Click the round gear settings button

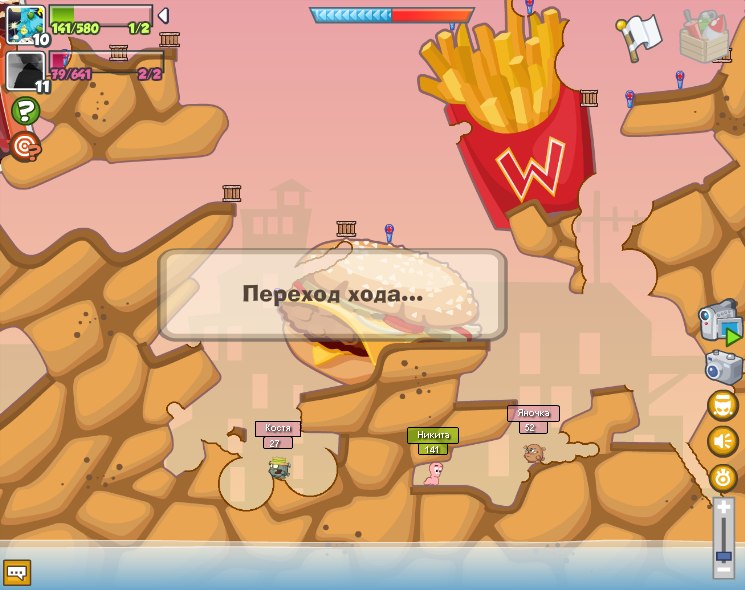coord(722,477)
